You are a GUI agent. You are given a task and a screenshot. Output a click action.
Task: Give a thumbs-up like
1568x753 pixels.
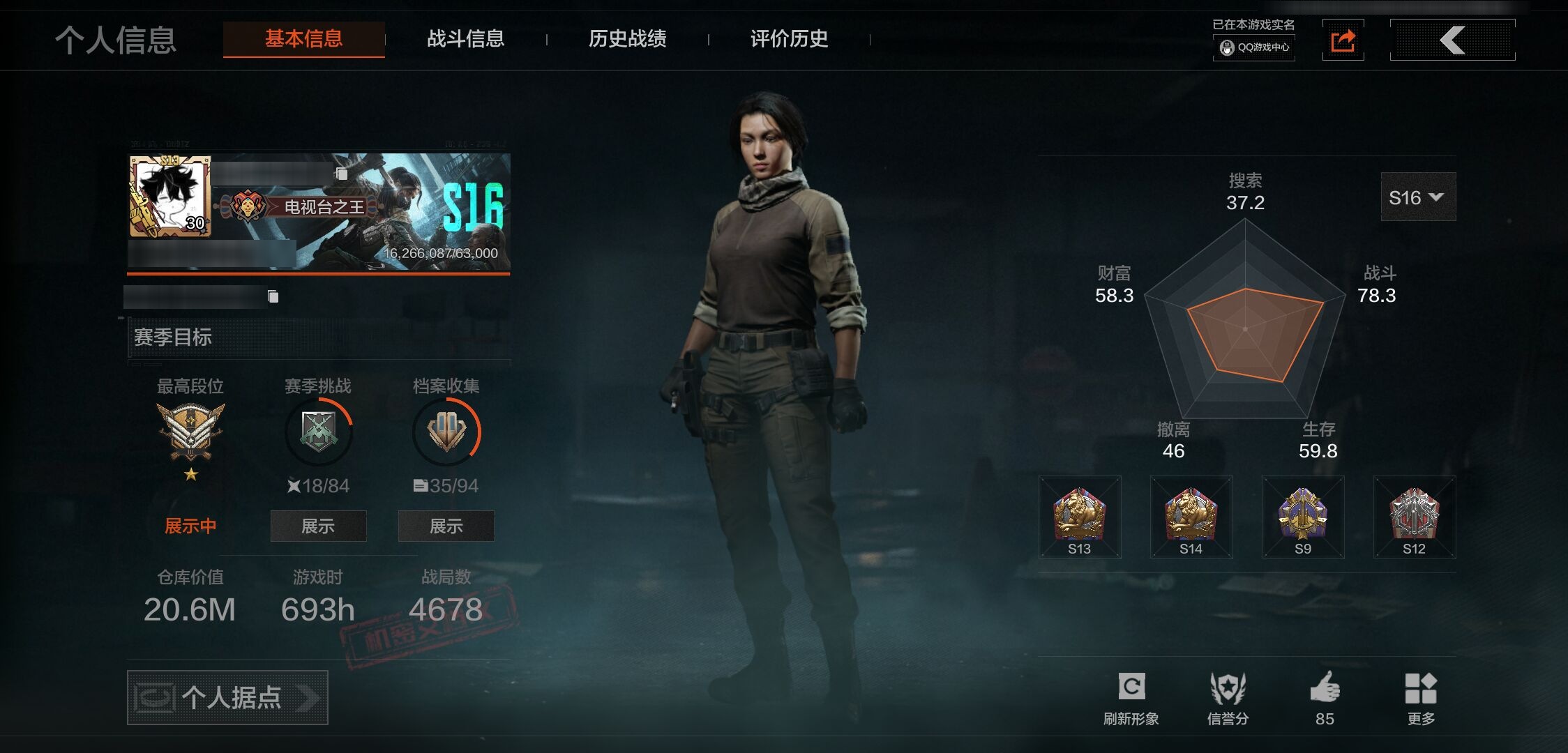[1325, 697]
